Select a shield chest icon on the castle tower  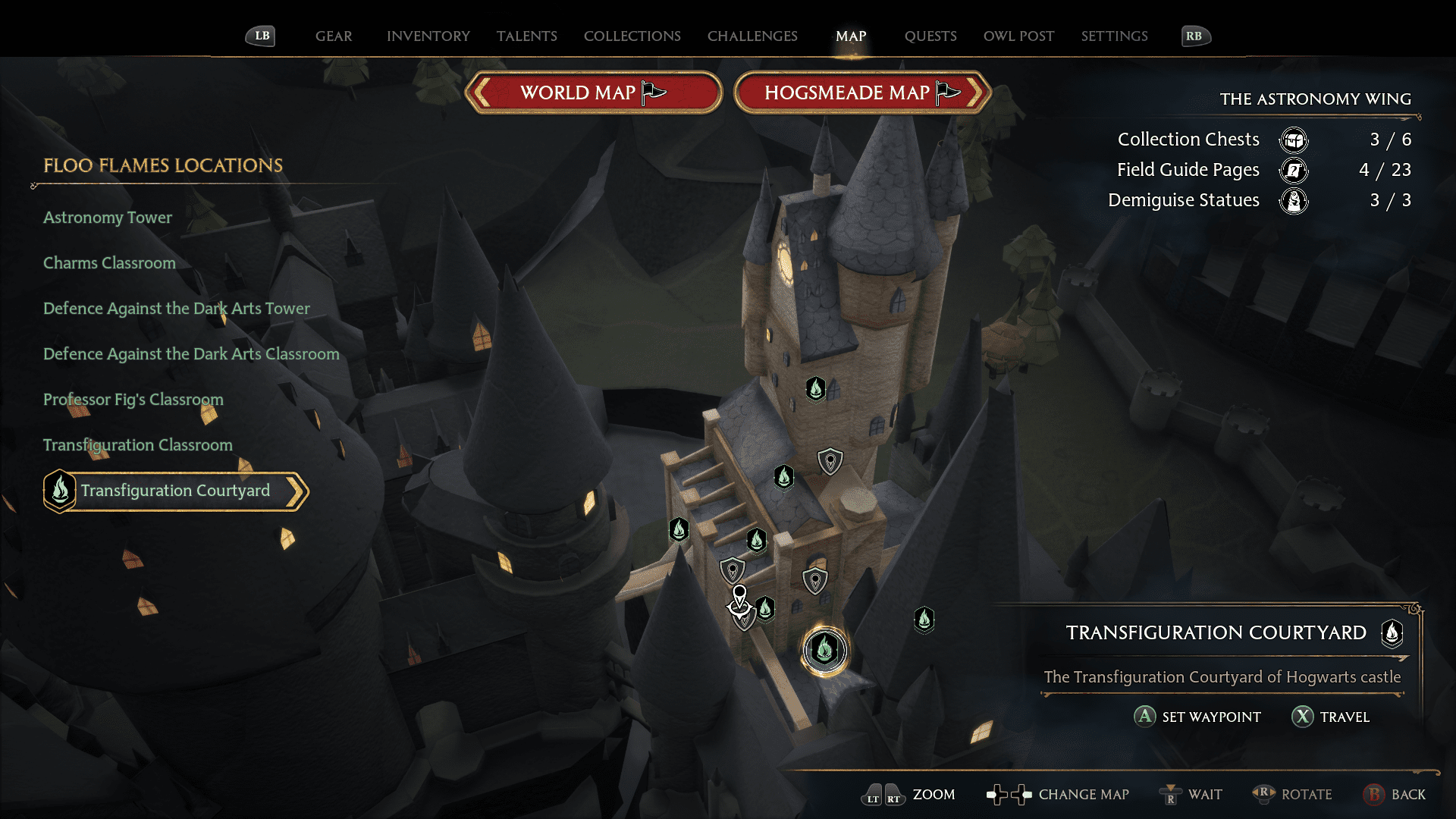(829, 461)
